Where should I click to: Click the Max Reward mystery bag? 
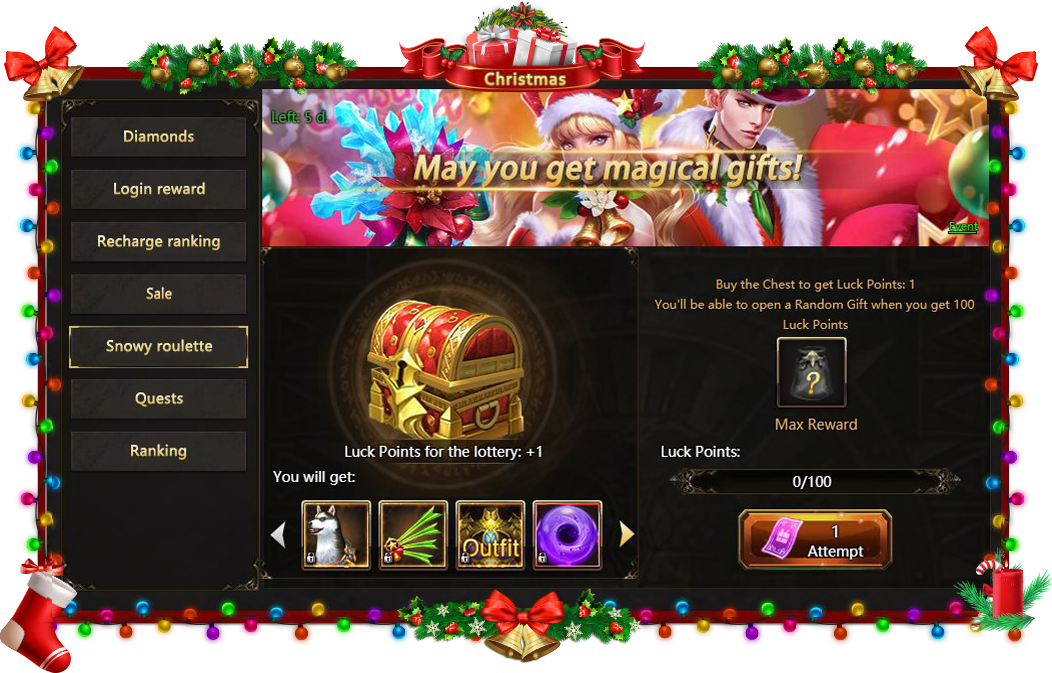tap(811, 373)
